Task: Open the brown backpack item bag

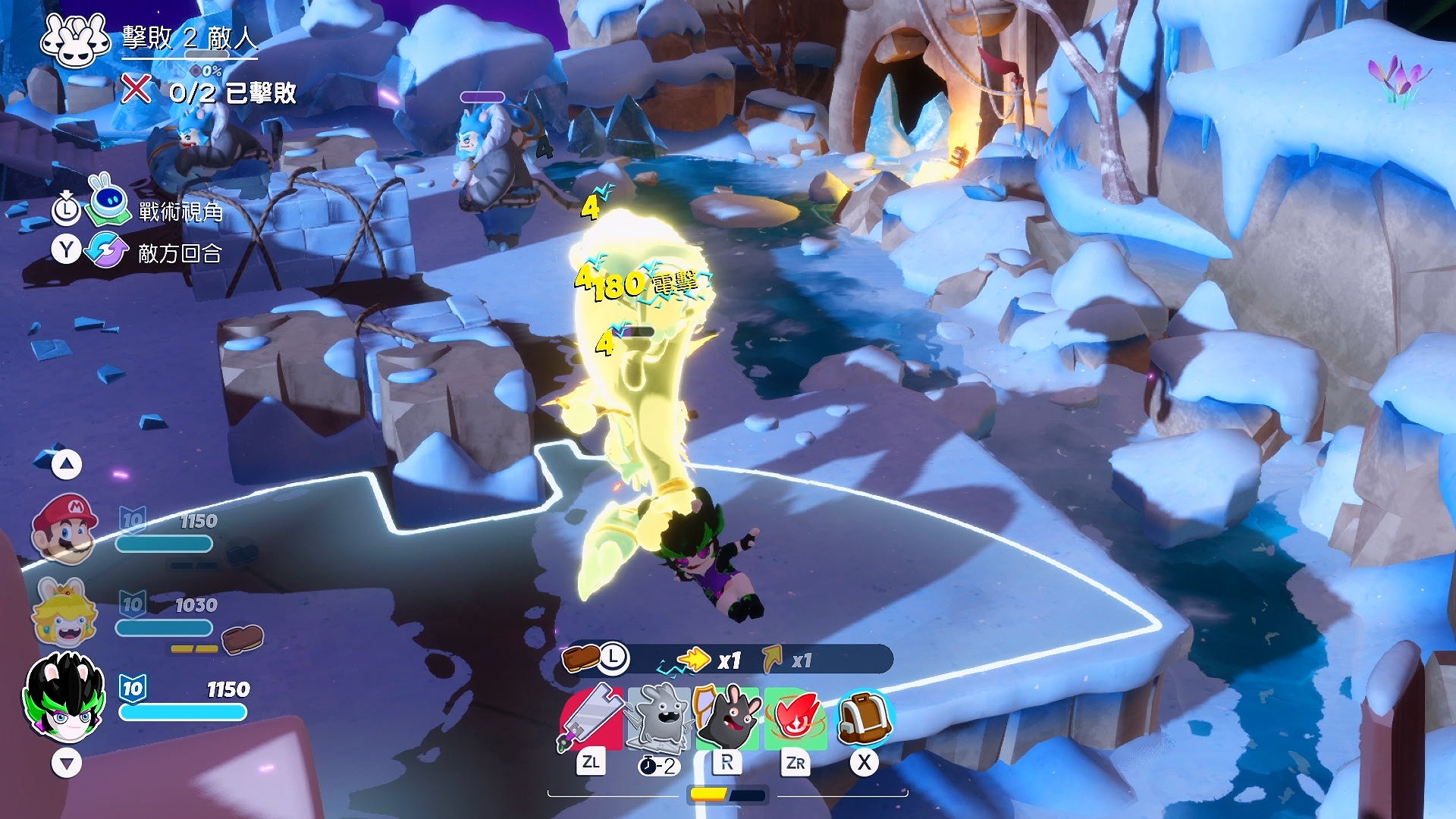Action: point(864,717)
